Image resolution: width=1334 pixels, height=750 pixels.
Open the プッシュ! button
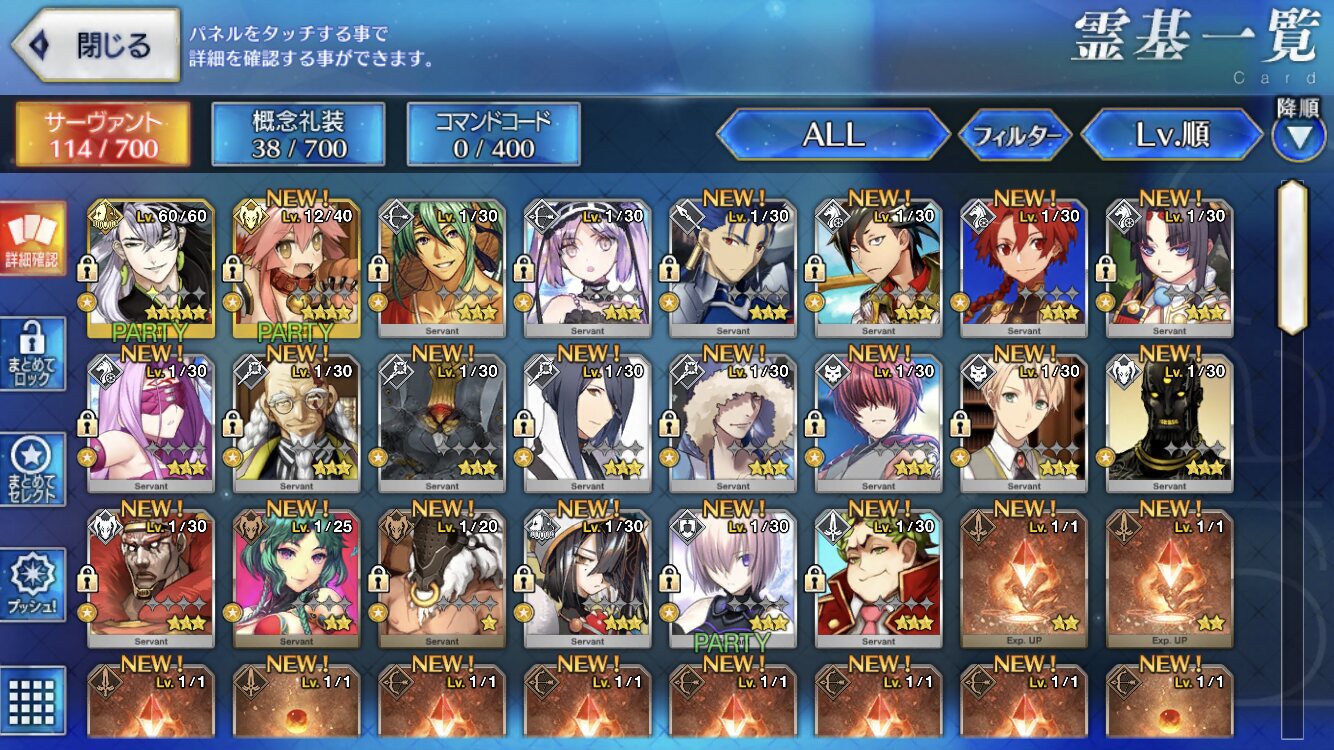pyautogui.click(x=33, y=586)
